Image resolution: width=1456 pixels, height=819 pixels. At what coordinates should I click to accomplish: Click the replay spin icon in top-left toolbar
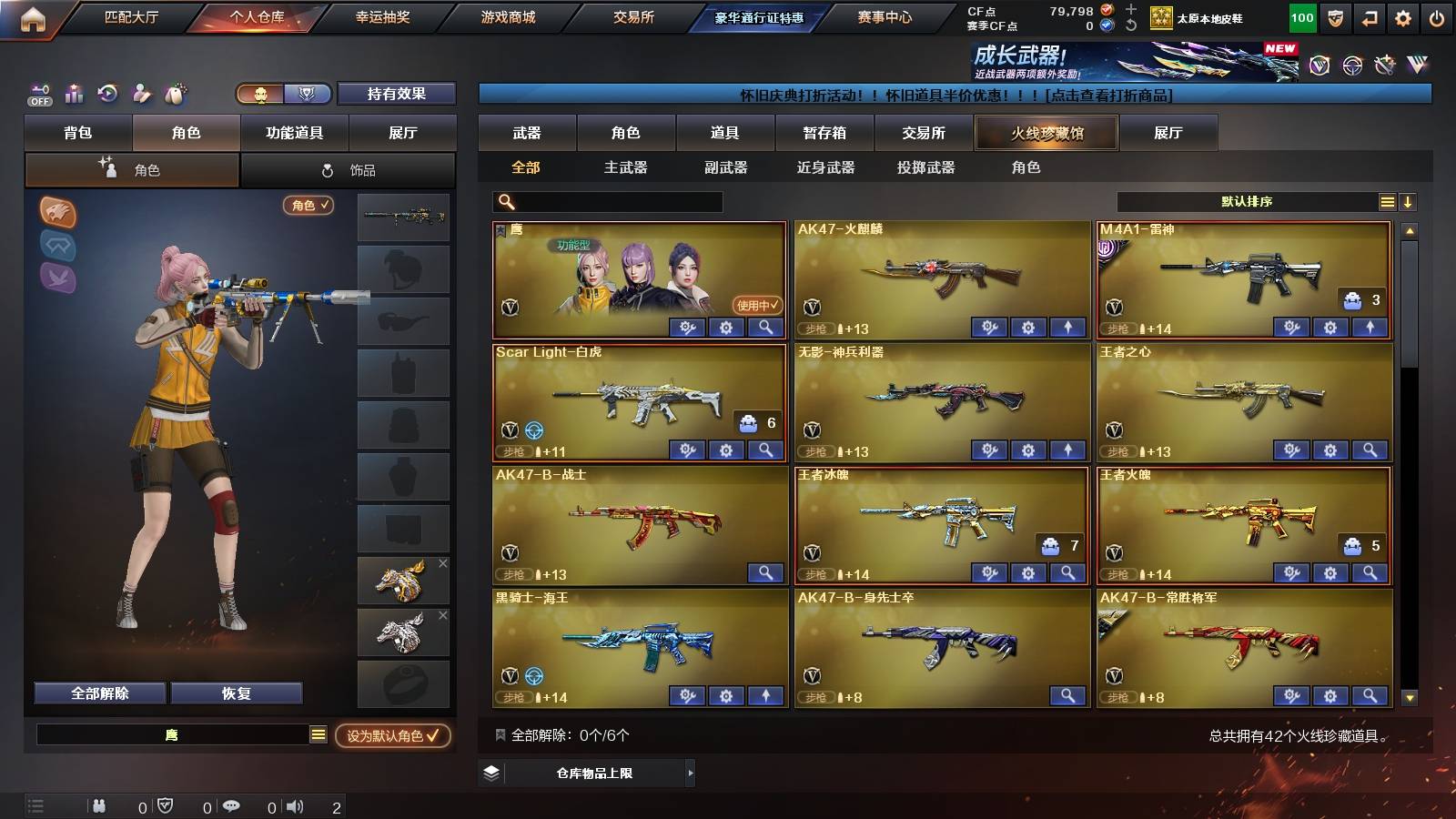click(x=107, y=94)
